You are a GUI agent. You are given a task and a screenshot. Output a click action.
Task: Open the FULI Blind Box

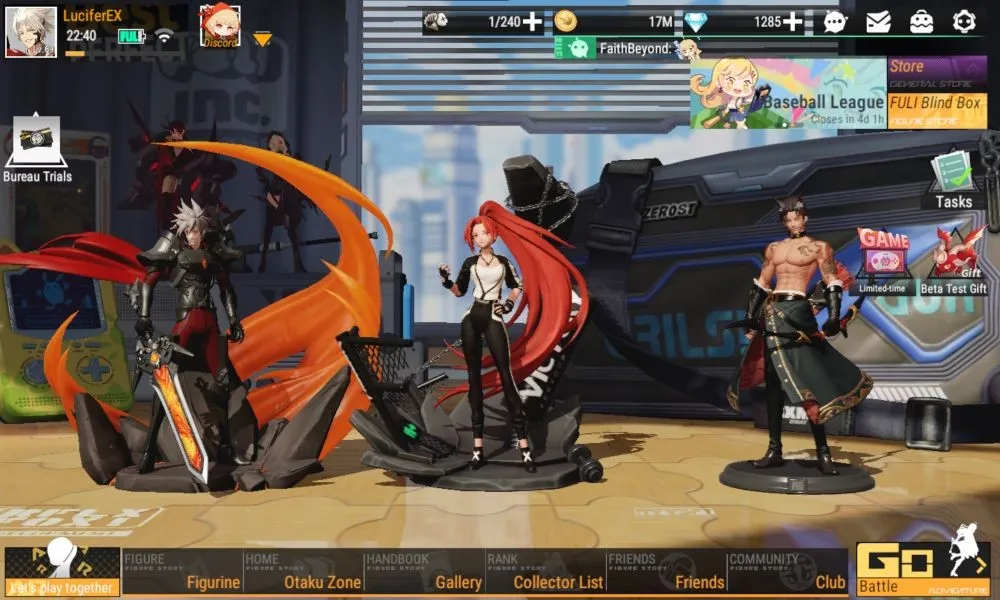[937, 109]
